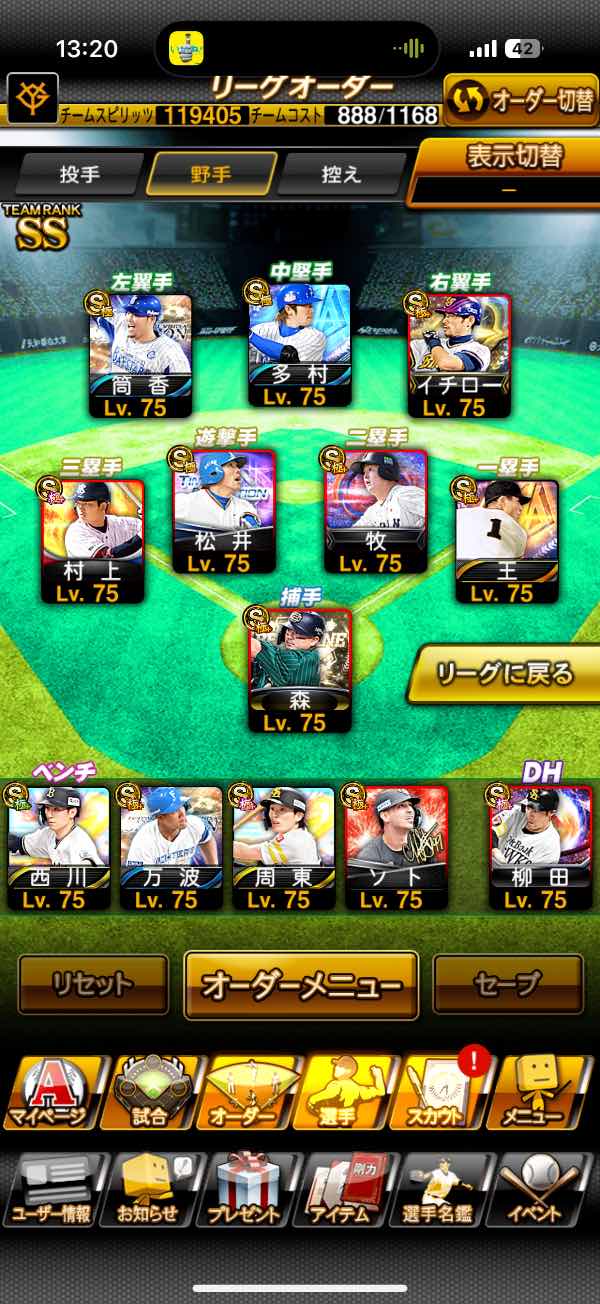Image resolution: width=600 pixels, height=1304 pixels.
Task: Open the オーダーメニュー
Action: click(301, 984)
